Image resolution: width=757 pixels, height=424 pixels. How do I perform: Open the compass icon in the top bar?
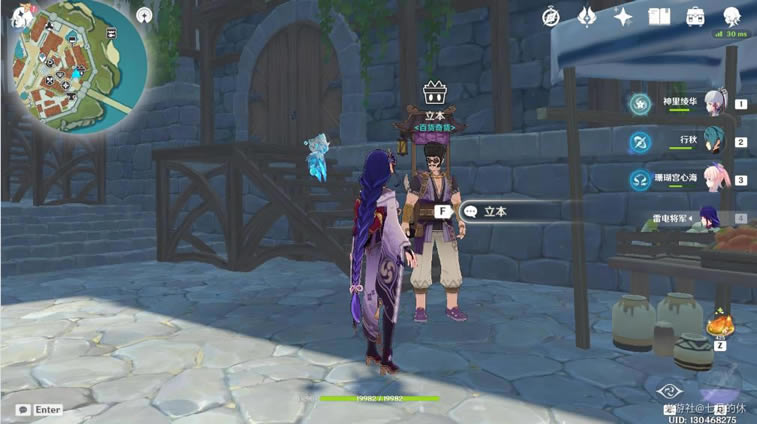[x=551, y=16]
